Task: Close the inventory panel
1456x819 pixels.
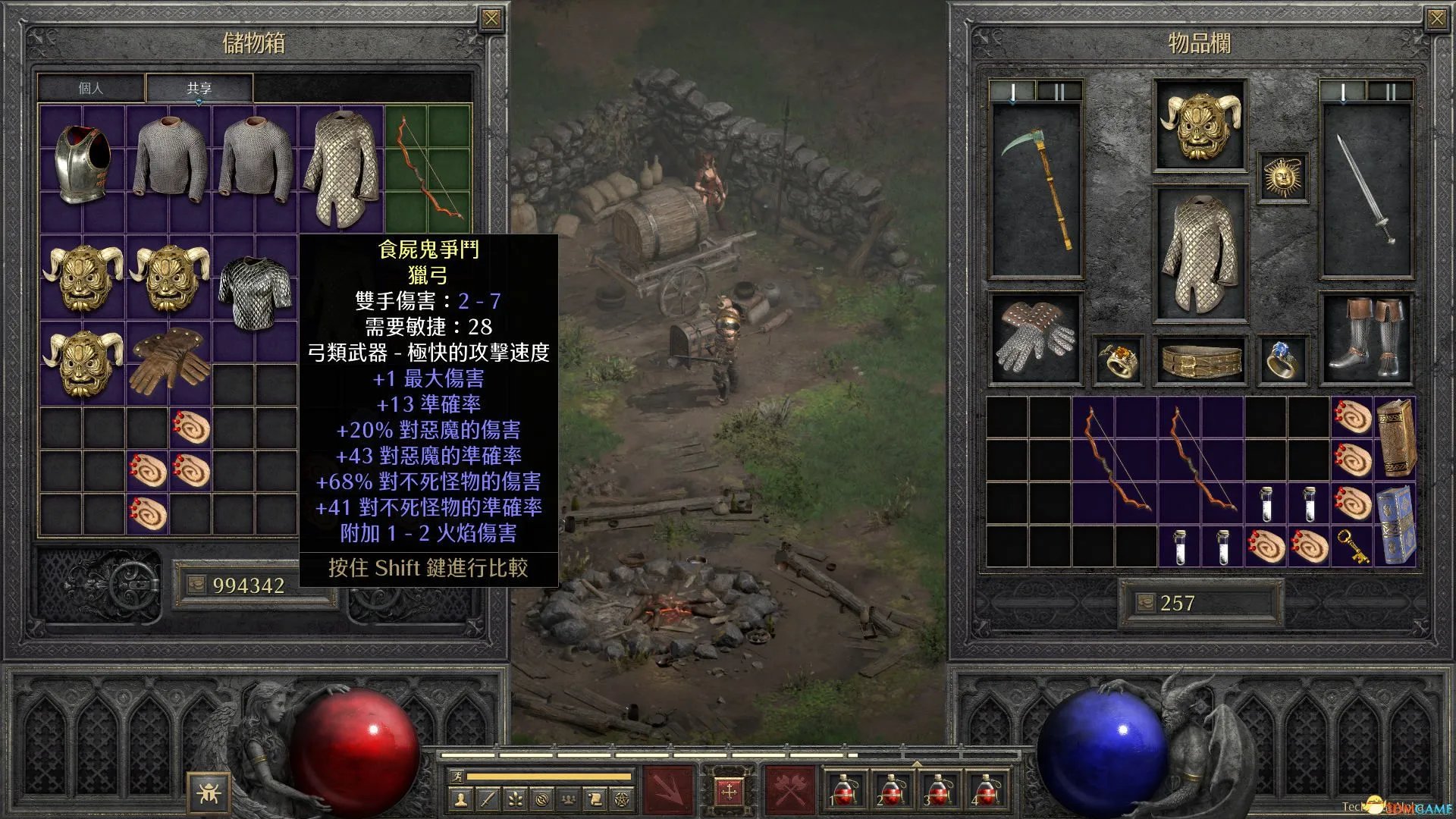Action: pyautogui.click(x=1436, y=19)
